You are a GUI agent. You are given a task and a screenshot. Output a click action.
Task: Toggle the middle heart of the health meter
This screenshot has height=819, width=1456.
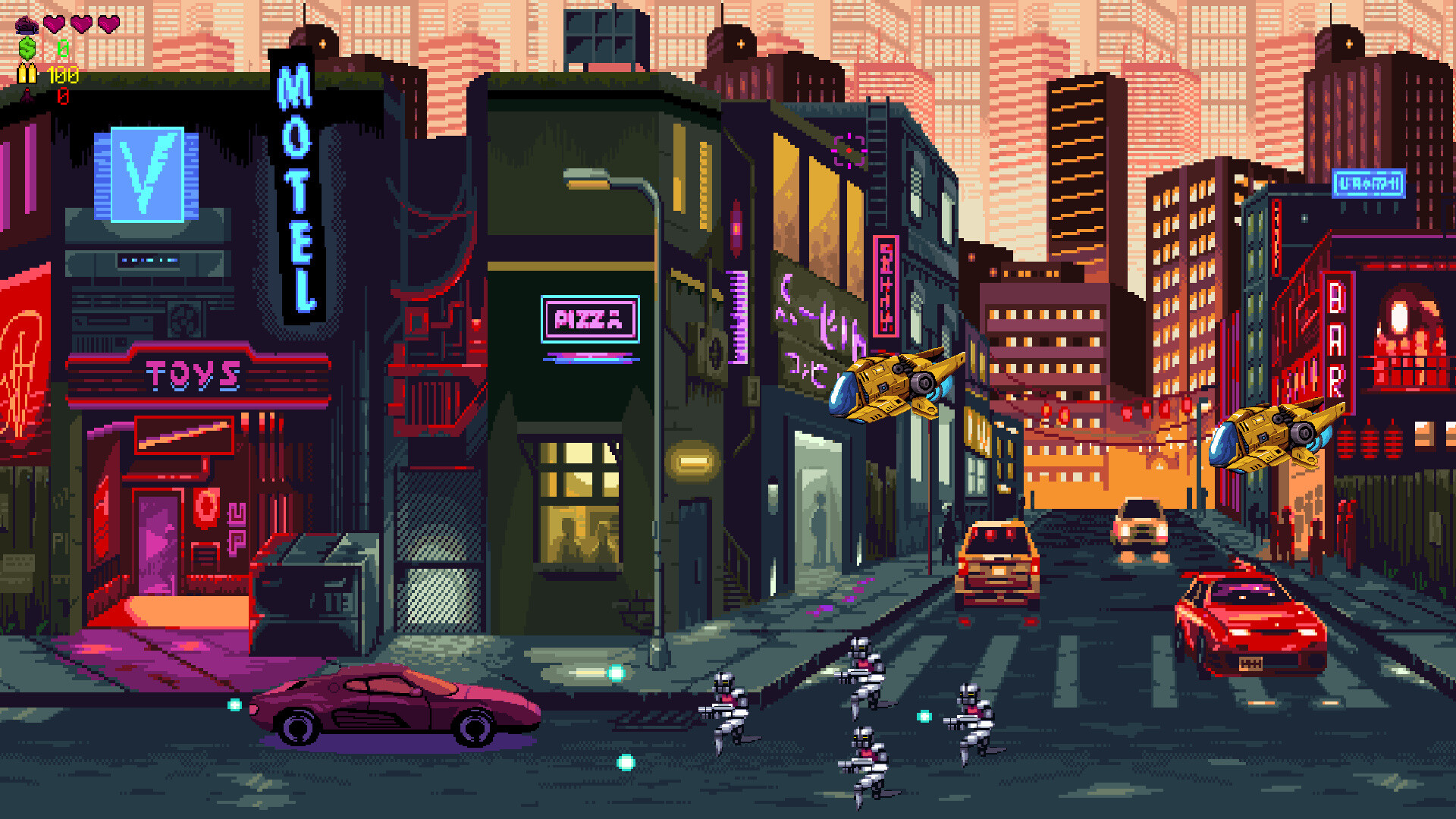coord(80,24)
